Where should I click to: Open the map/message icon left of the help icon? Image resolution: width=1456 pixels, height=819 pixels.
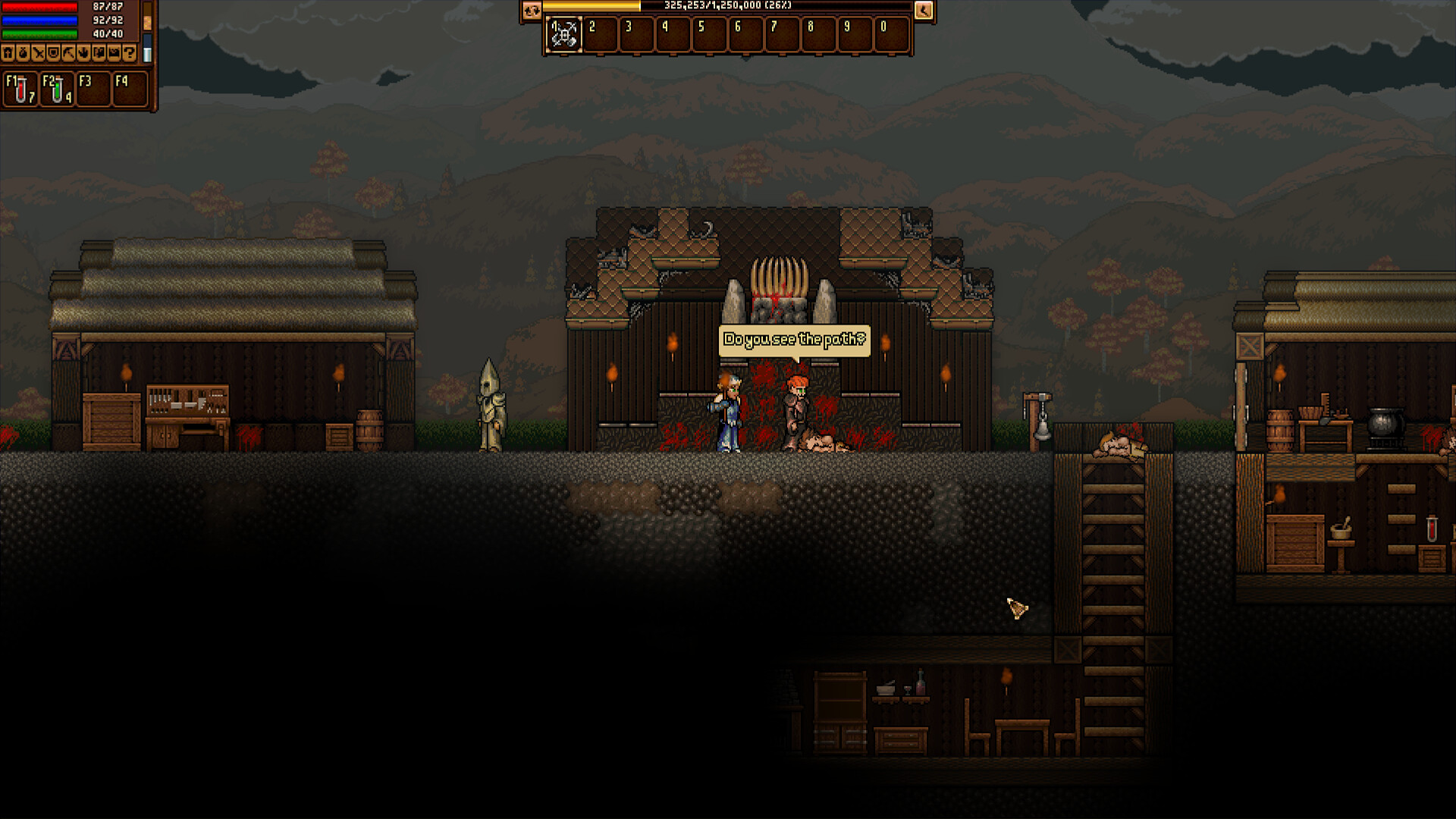click(x=114, y=53)
